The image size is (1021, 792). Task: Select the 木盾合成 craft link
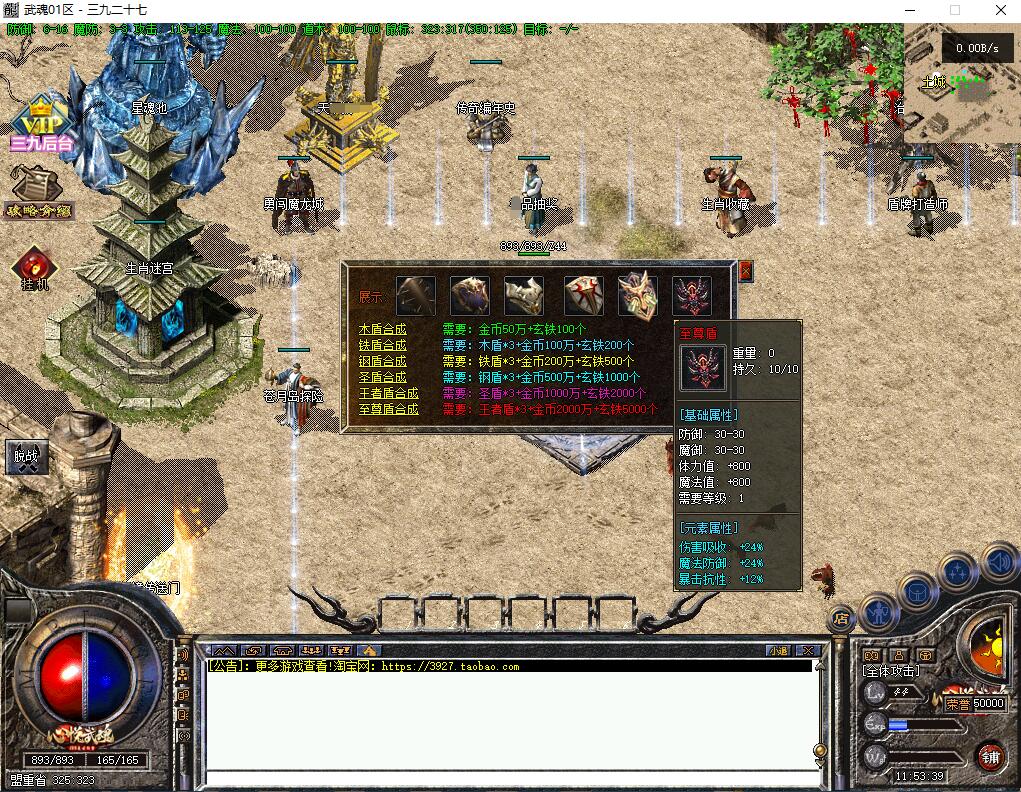(x=383, y=329)
